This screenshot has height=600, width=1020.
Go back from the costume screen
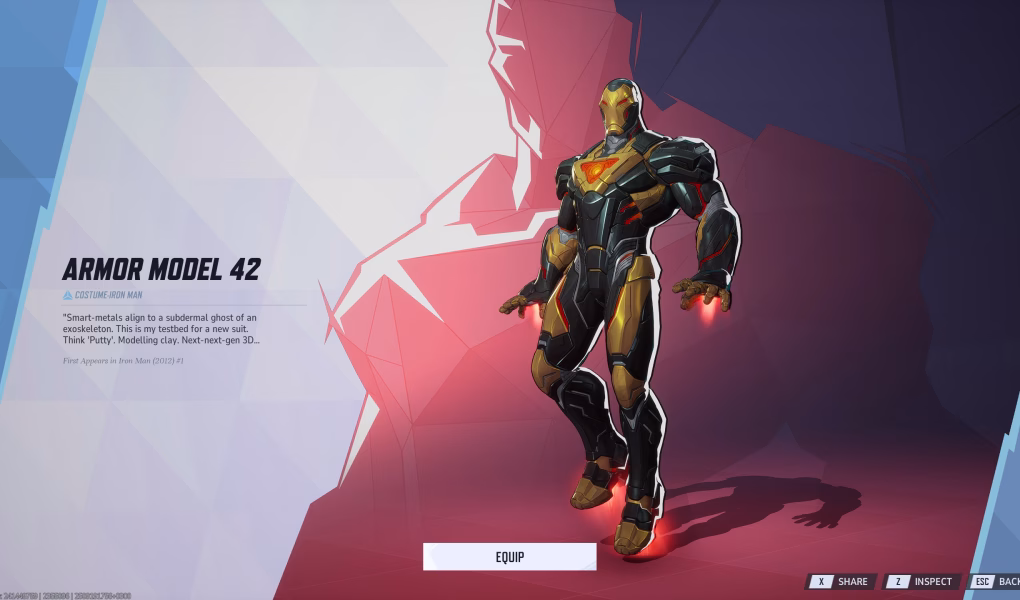(x=996, y=581)
